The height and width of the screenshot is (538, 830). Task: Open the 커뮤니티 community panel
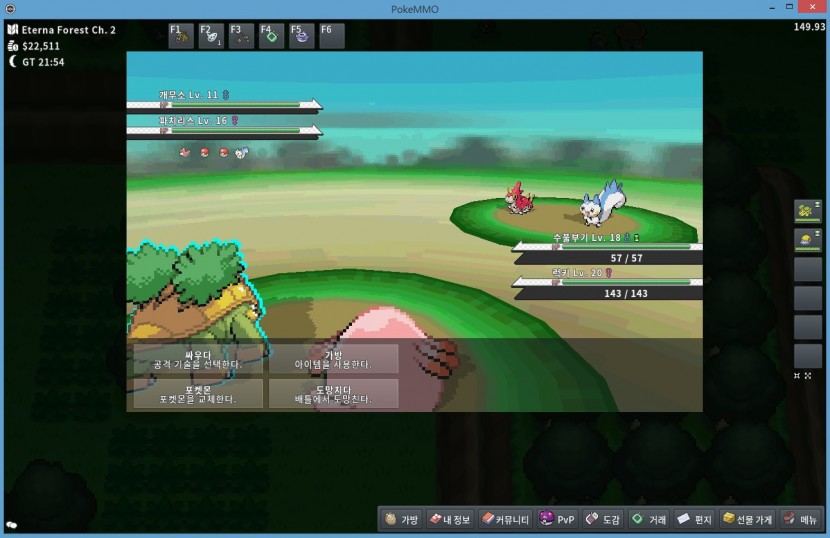coord(505,519)
